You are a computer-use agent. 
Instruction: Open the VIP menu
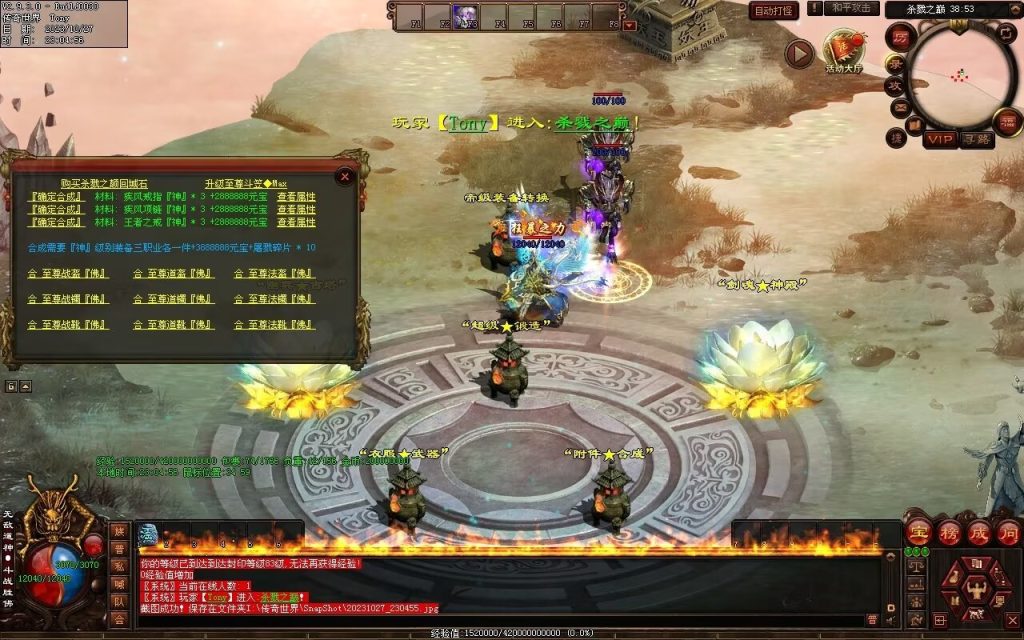939,140
